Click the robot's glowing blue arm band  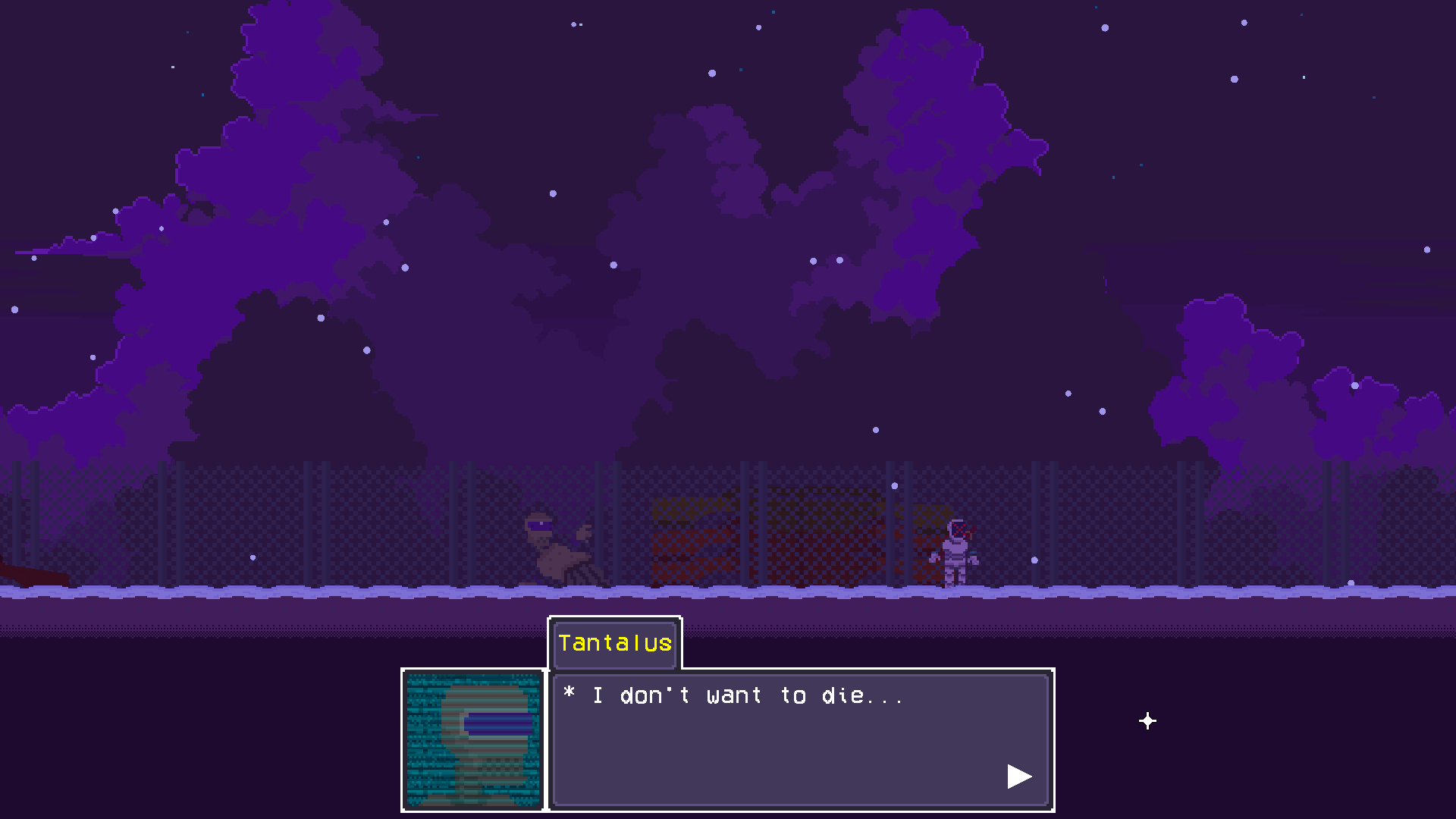[973, 552]
